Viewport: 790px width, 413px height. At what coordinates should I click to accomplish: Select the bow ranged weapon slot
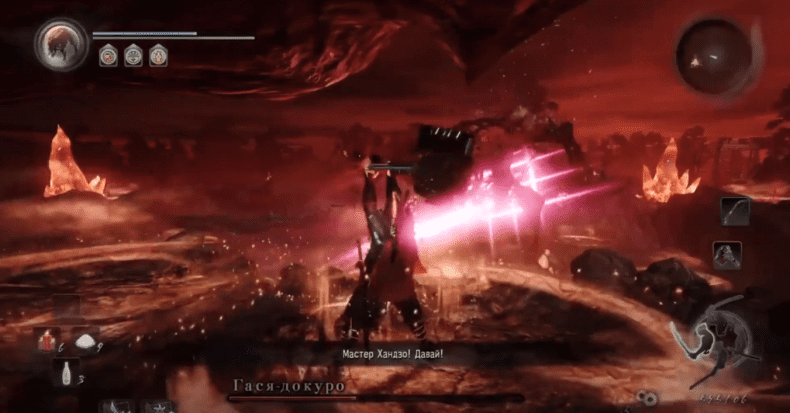734,211
